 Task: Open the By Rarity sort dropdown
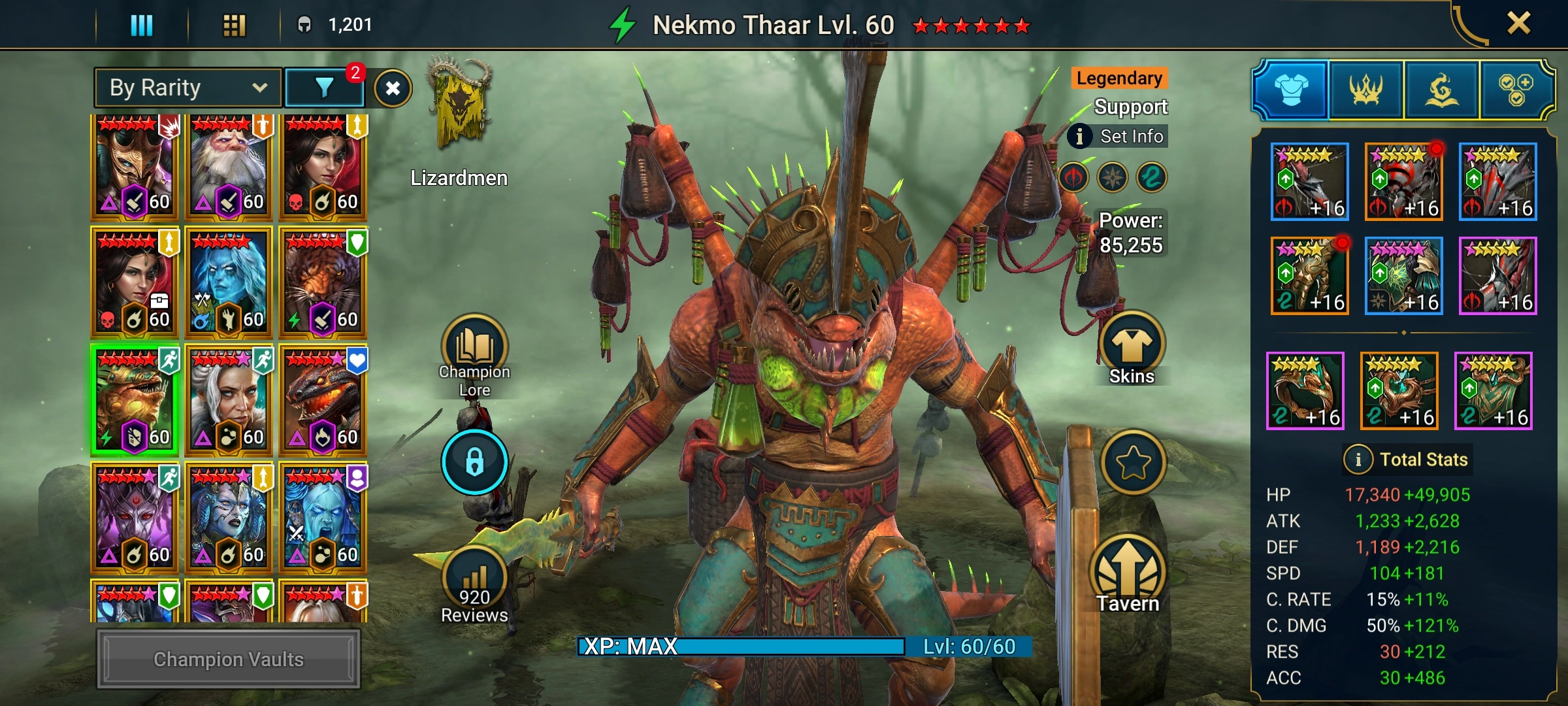click(x=188, y=88)
